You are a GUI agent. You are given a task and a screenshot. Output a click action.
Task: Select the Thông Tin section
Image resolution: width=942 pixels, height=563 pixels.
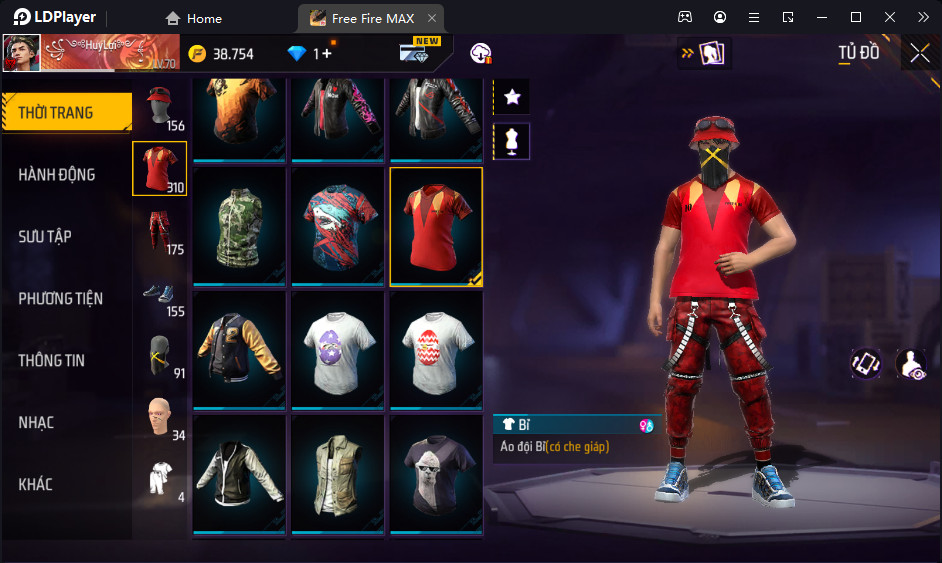51,361
